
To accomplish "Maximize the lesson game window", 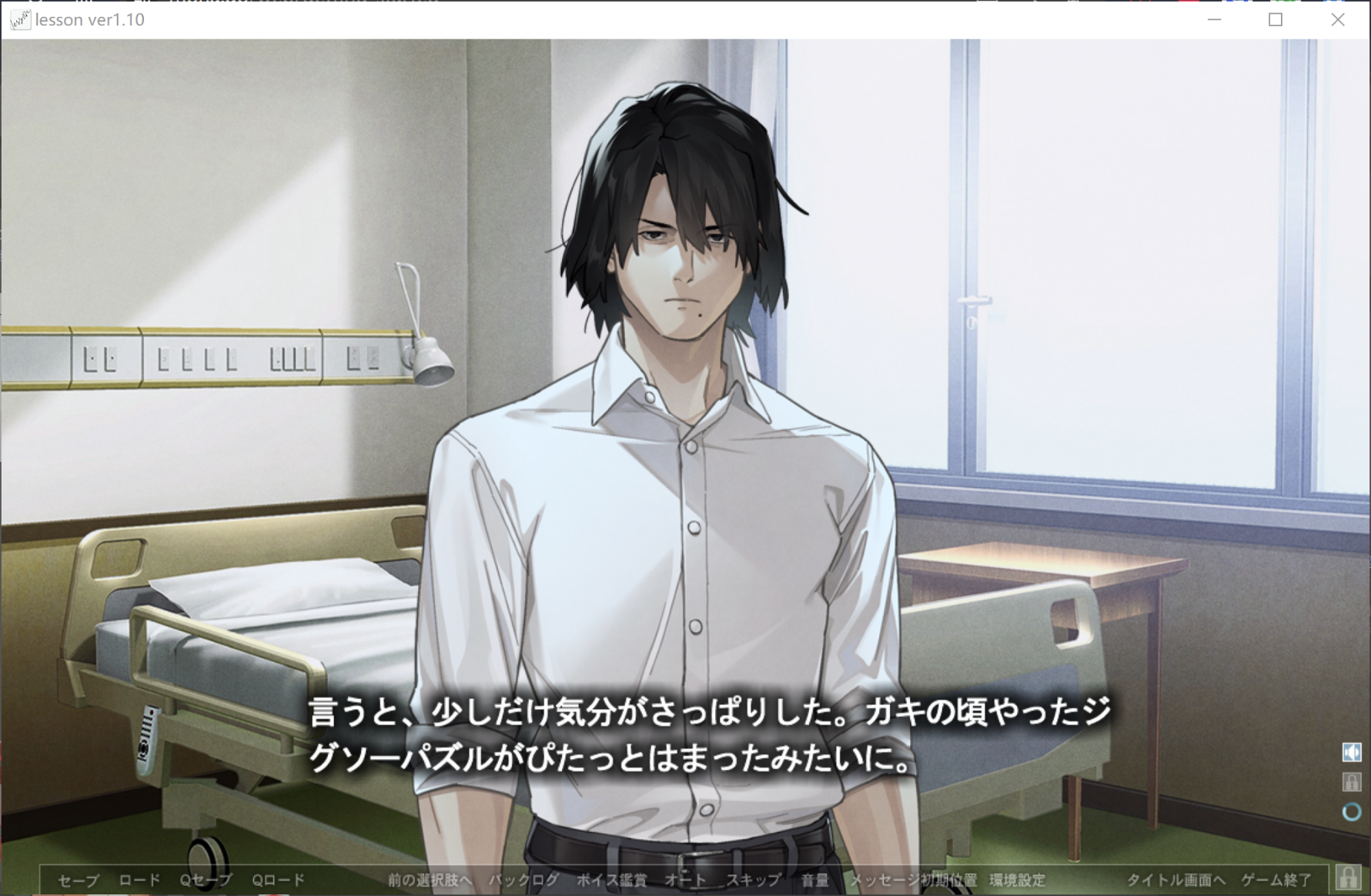I will 1276,20.
